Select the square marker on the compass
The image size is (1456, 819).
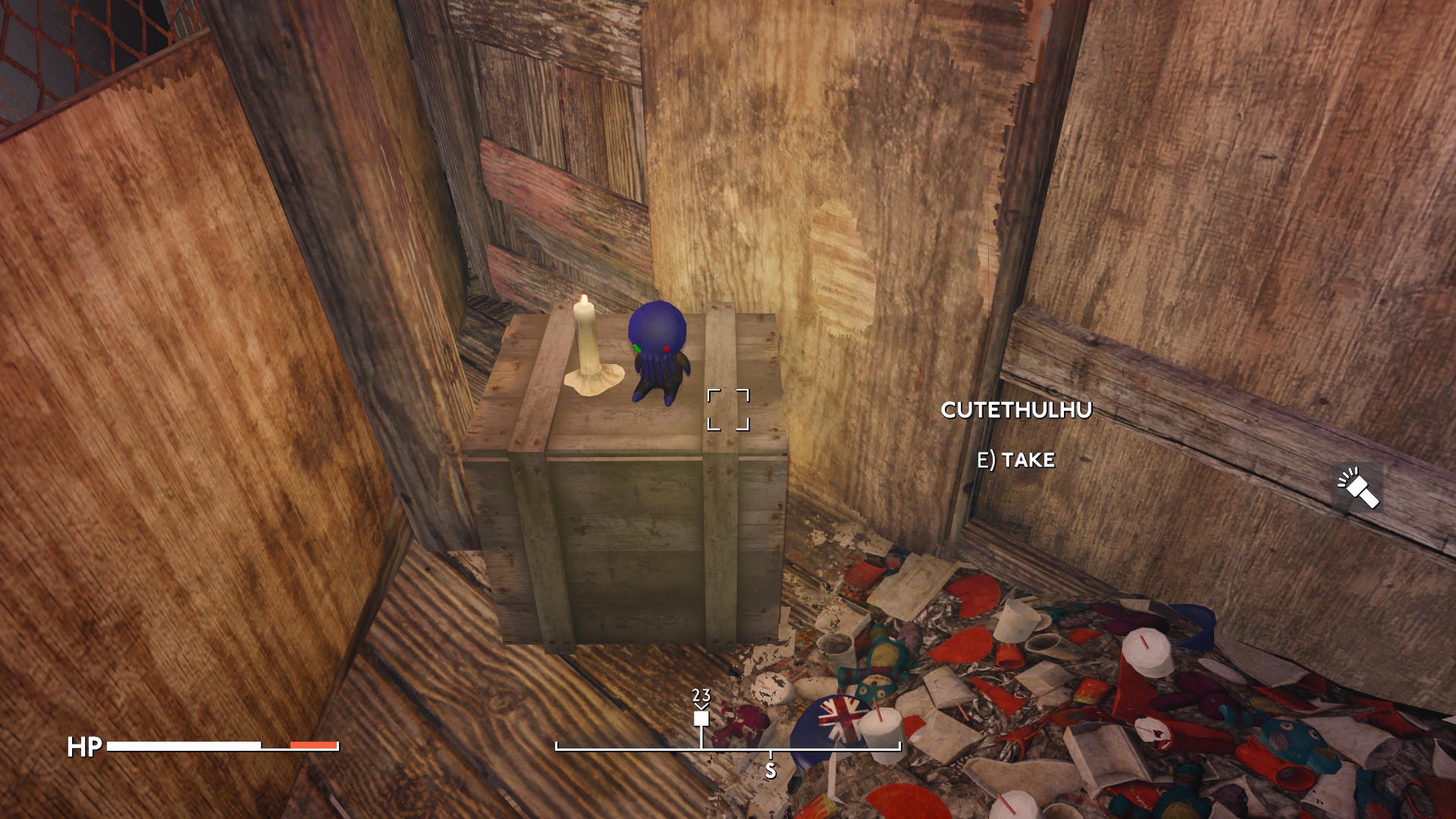pos(701,717)
